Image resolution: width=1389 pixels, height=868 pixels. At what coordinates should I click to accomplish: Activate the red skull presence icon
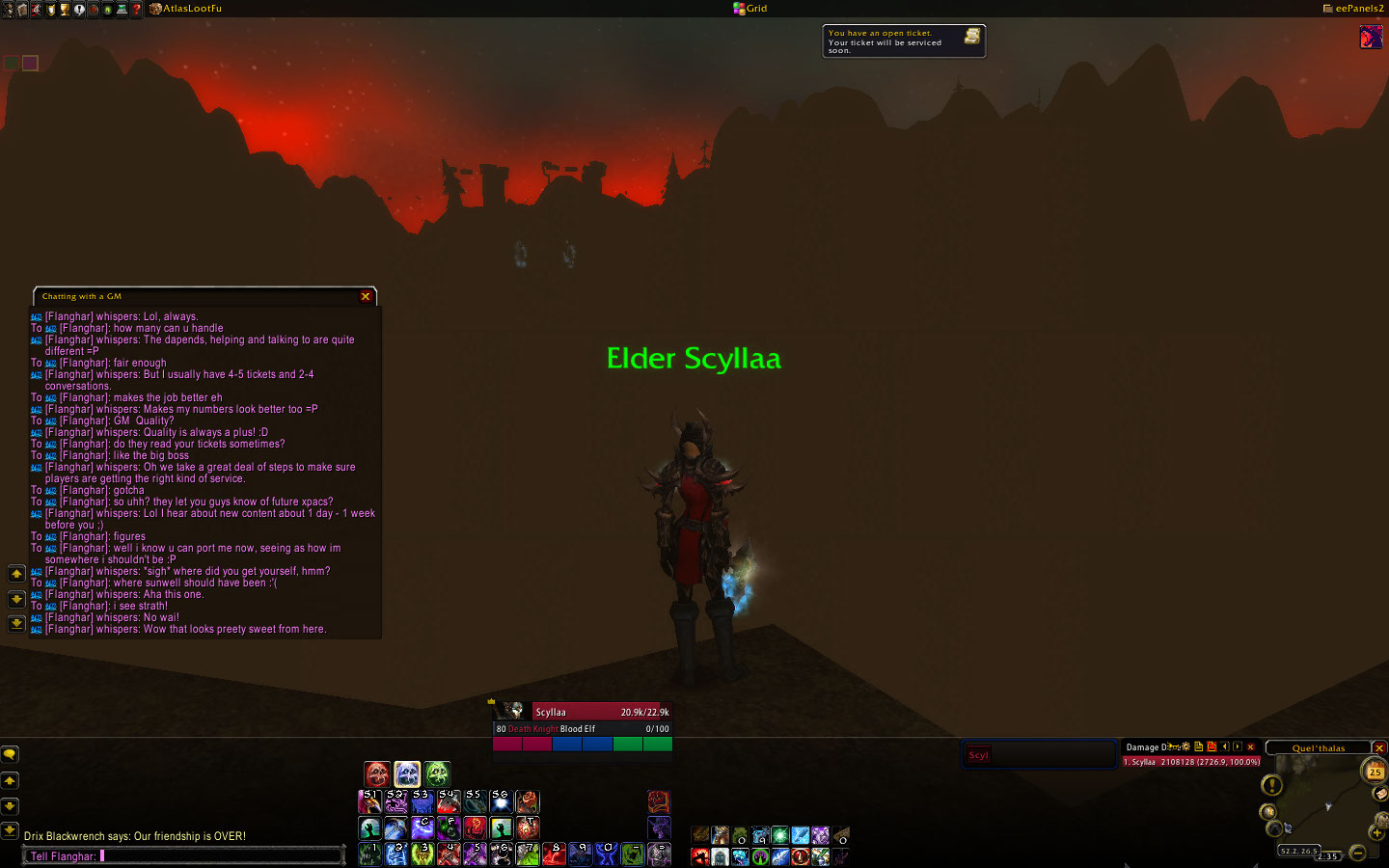pyautogui.click(x=377, y=773)
